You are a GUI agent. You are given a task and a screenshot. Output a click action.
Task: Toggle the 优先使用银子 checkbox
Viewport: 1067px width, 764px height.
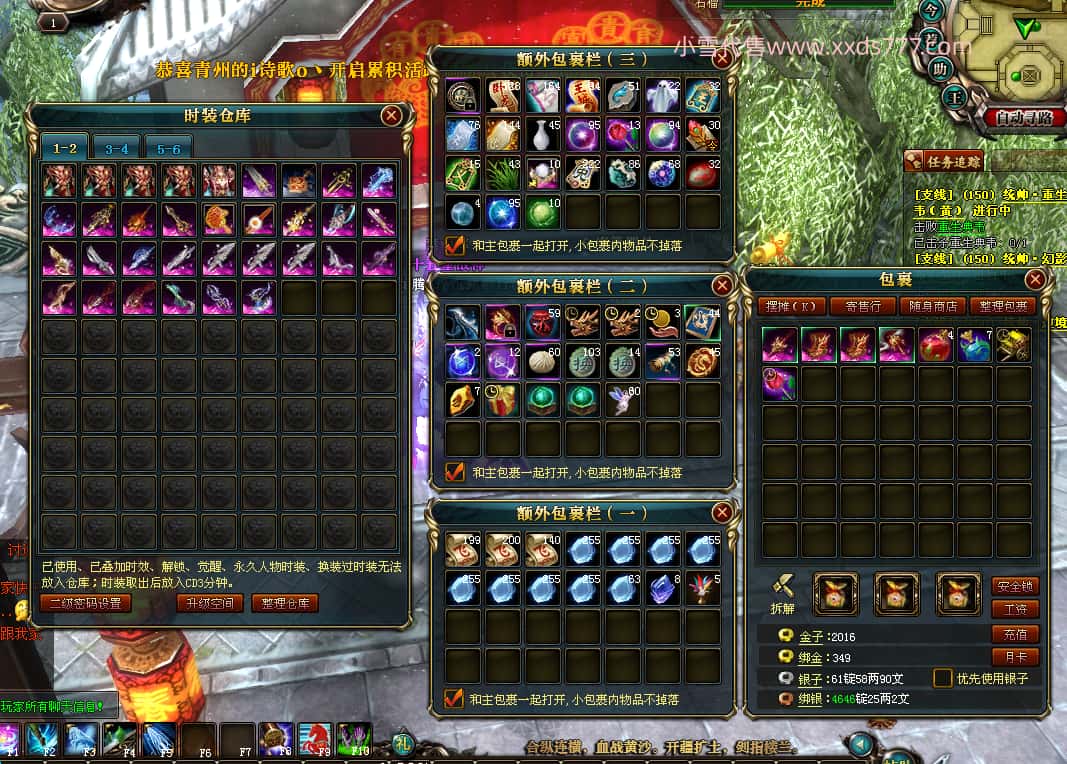pyautogui.click(x=942, y=678)
